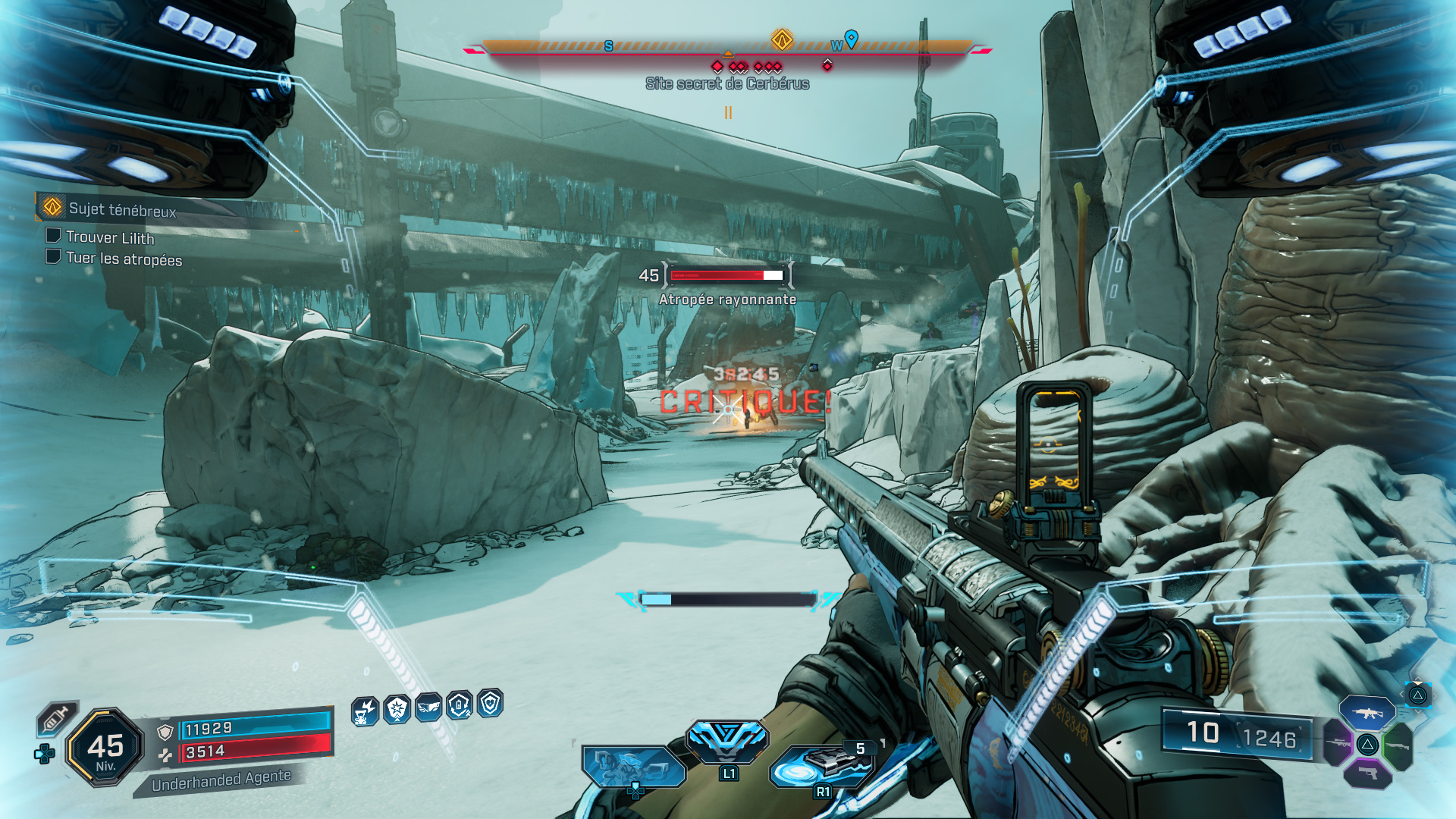This screenshot has width=1456, height=819.
Task: Inspect the lightning turret buff icon
Action: (x=365, y=711)
